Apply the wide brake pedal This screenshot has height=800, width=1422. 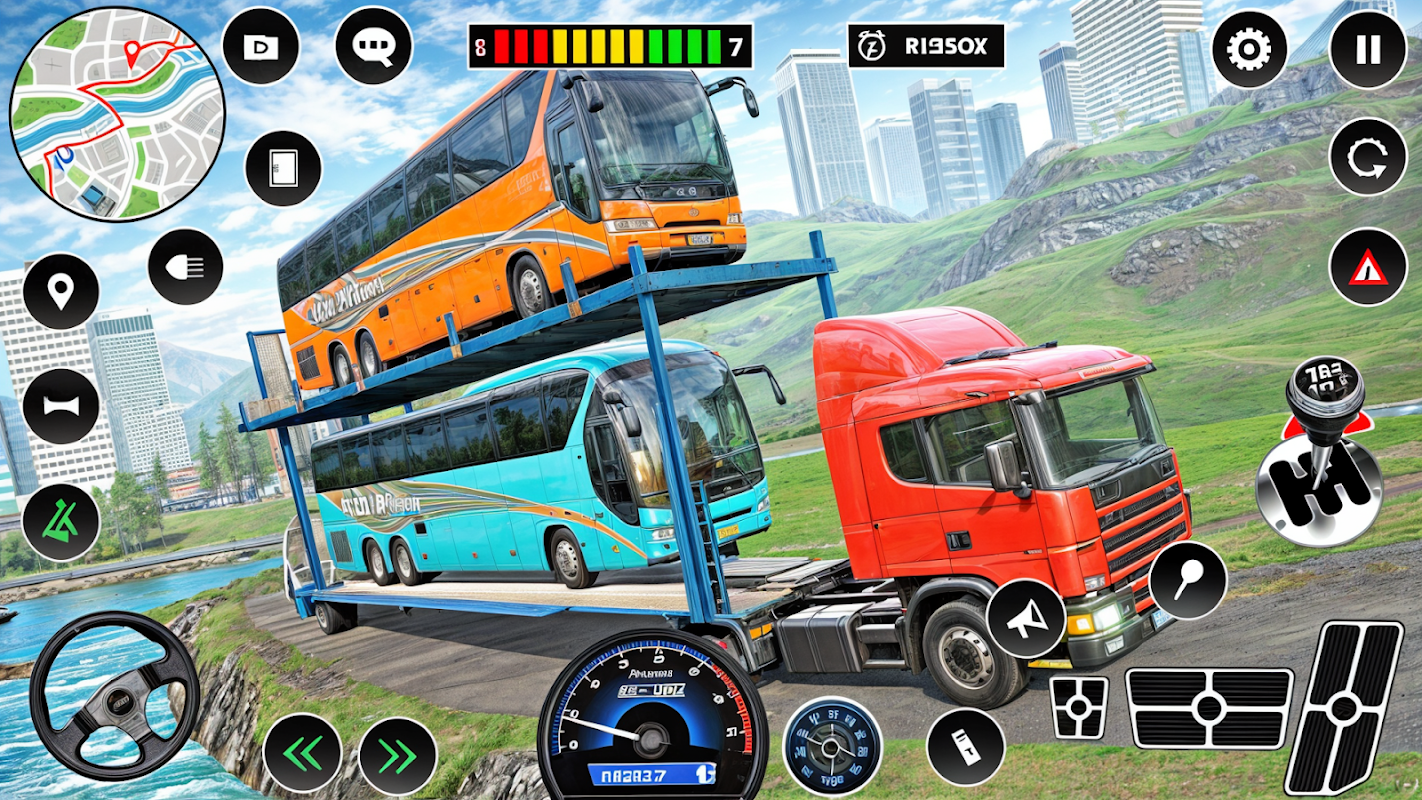tap(1208, 709)
